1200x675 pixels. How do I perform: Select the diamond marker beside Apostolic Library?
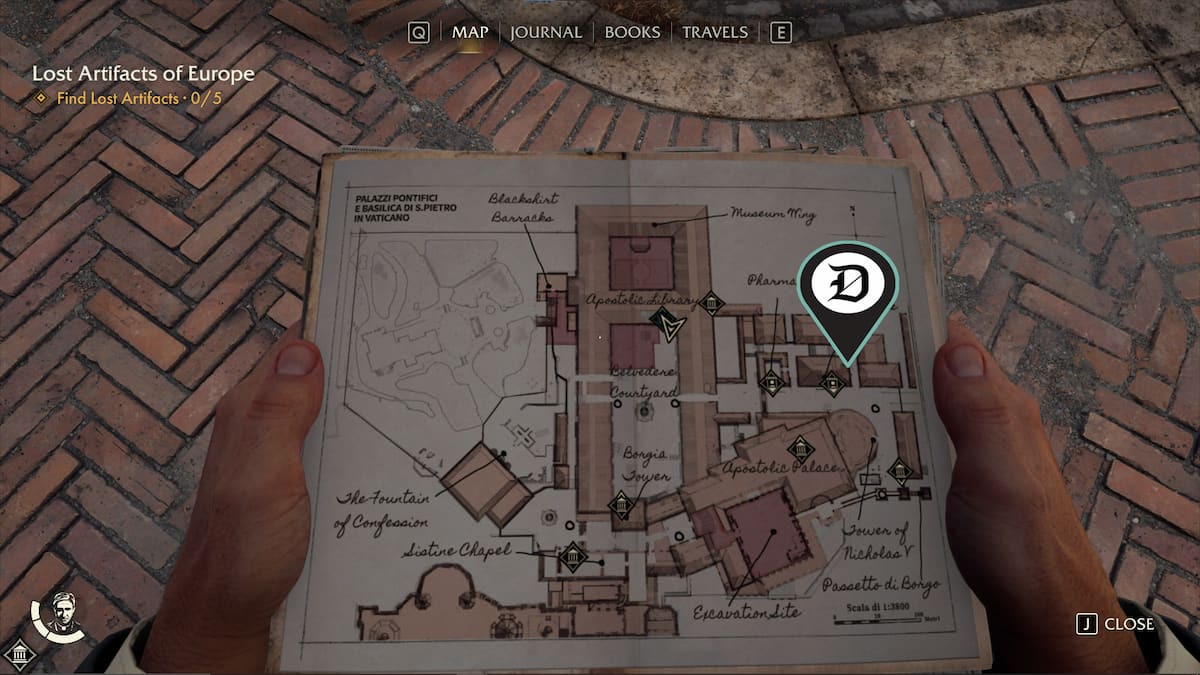tap(711, 302)
